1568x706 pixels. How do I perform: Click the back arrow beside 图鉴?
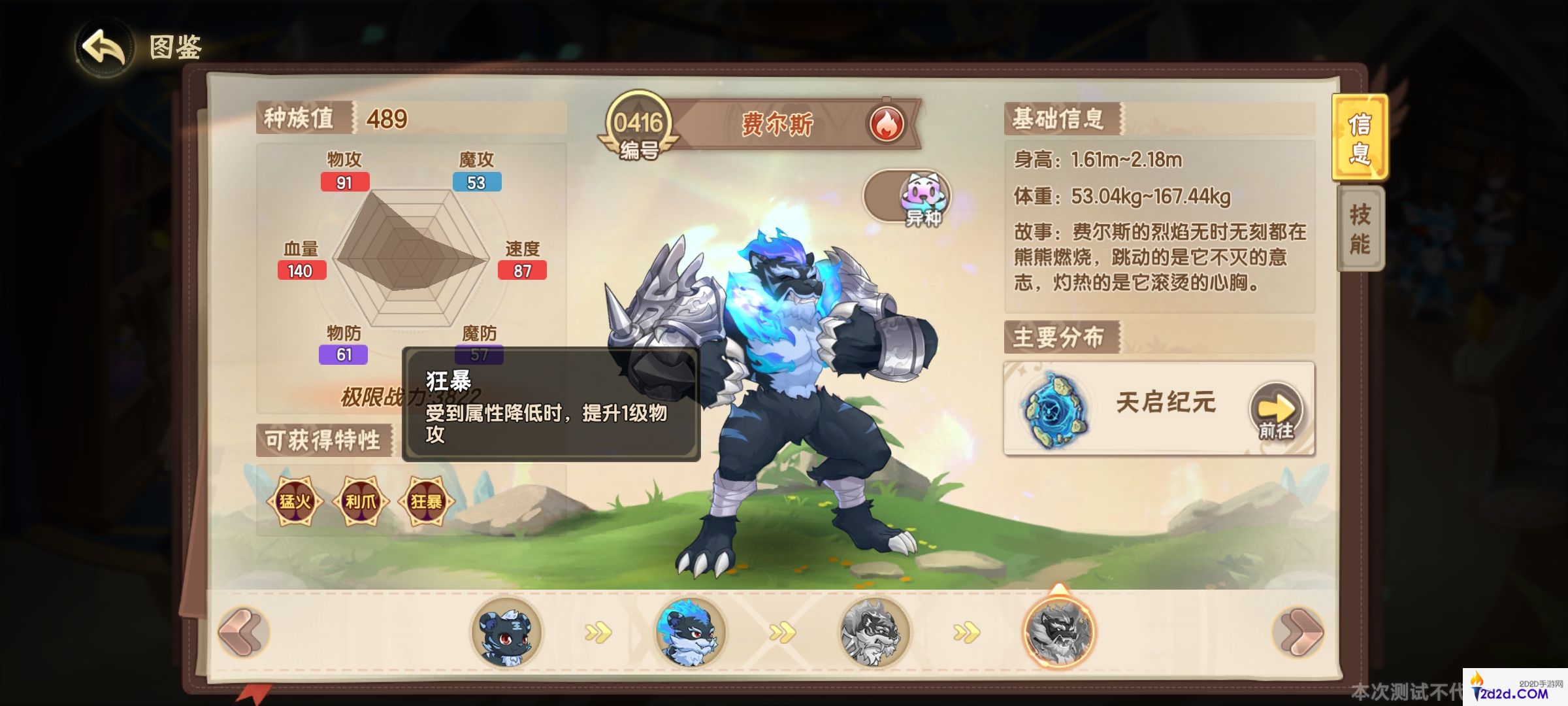[103, 48]
